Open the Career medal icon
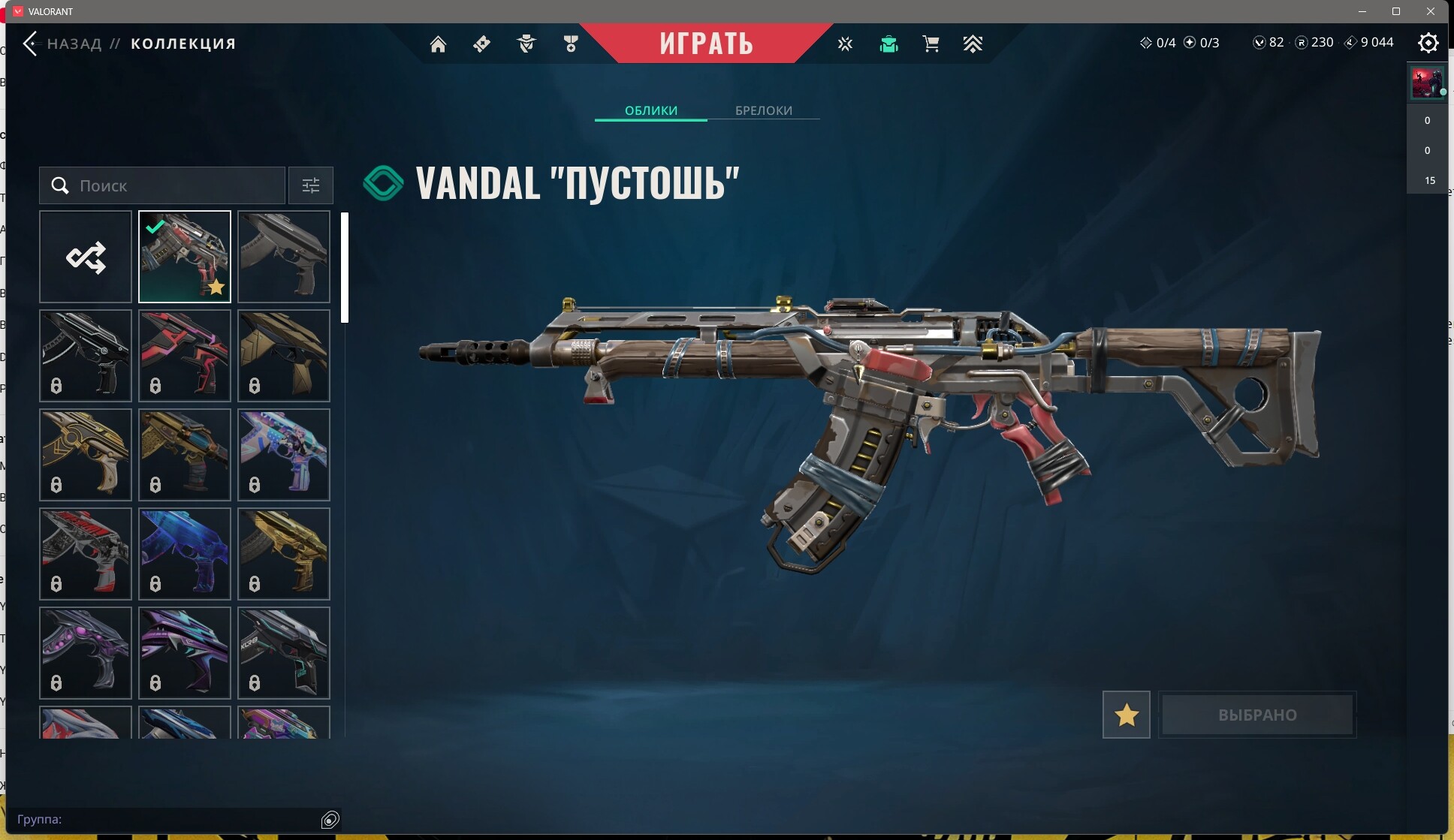This screenshot has width=1454, height=840. coord(569,44)
